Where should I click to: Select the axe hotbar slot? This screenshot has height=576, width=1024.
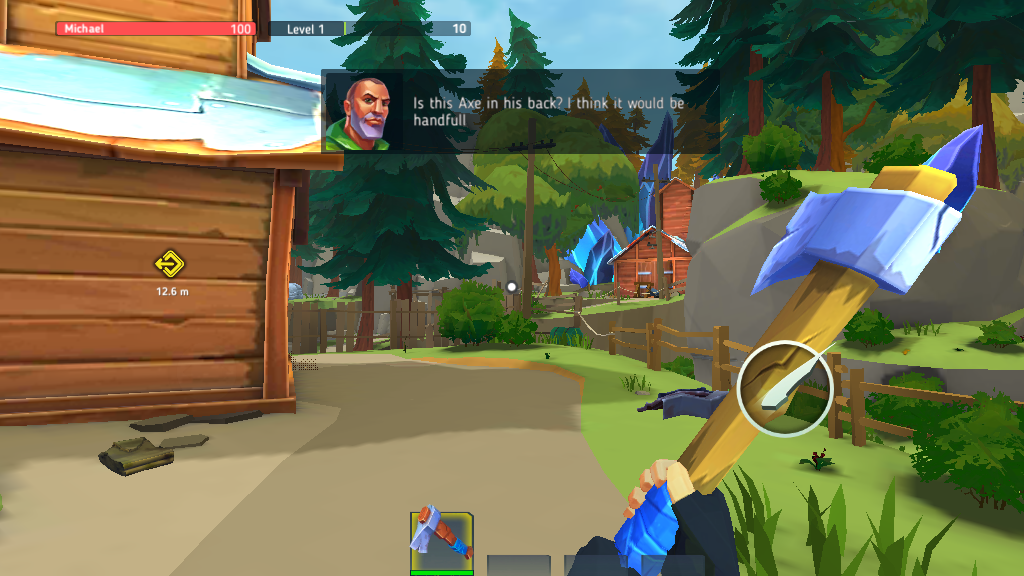tap(441, 543)
